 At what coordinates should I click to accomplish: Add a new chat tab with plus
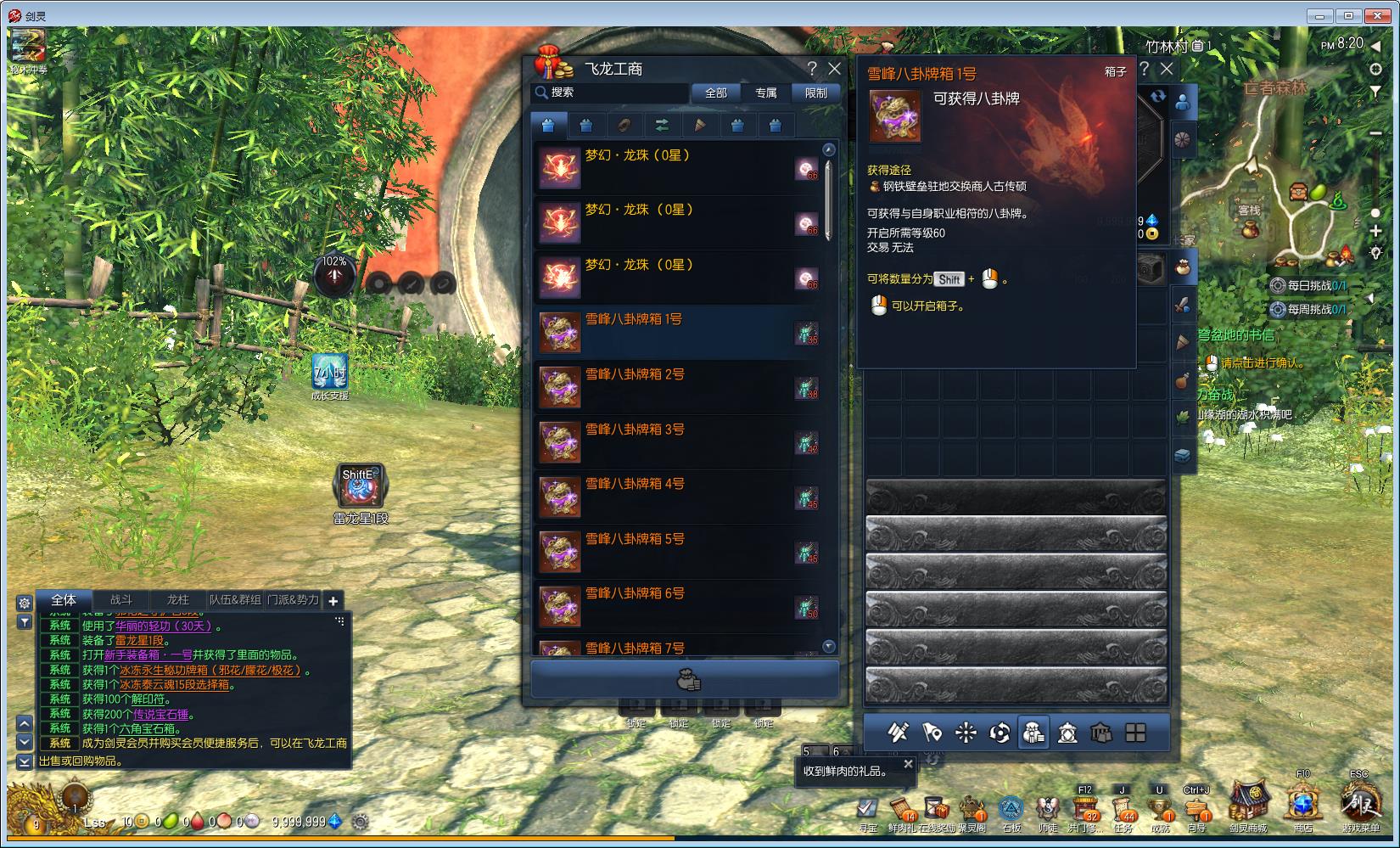[x=333, y=601]
